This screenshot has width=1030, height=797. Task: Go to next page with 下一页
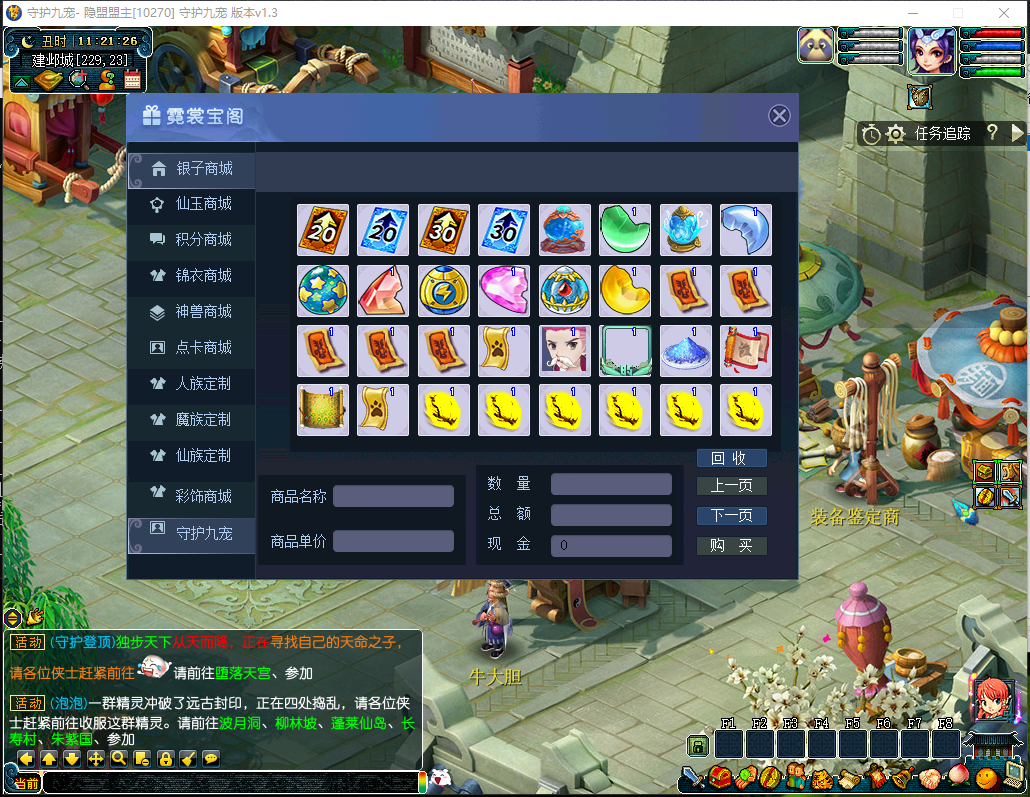tap(731, 516)
